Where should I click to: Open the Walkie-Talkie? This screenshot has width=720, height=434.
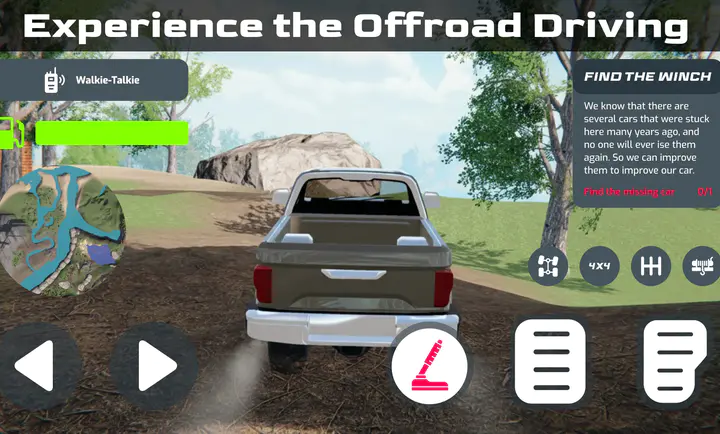point(94,80)
